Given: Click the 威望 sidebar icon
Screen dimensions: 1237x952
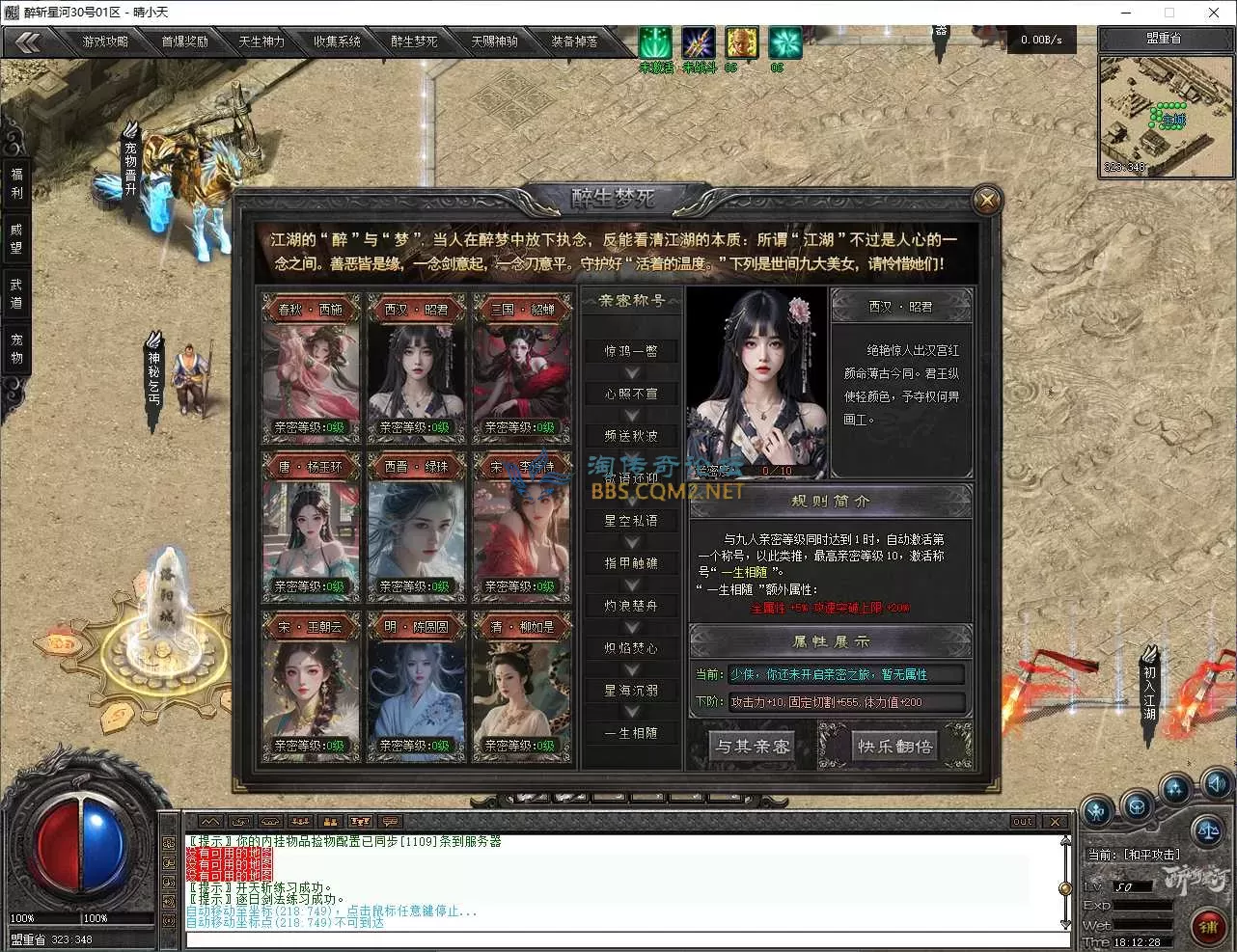Looking at the screenshot, I should pos(15,239).
